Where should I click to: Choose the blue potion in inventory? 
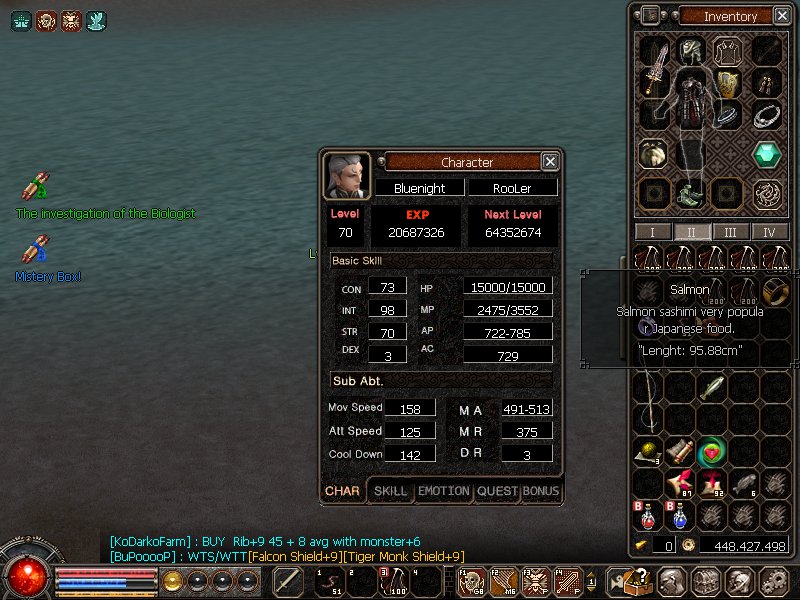679,517
